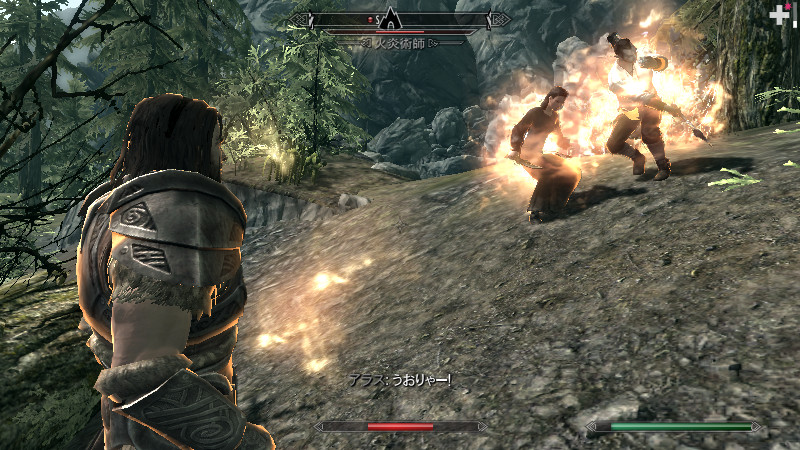The height and width of the screenshot is (450, 800).
Task: Click the white plus overlay icon
Action: click(776, 16)
